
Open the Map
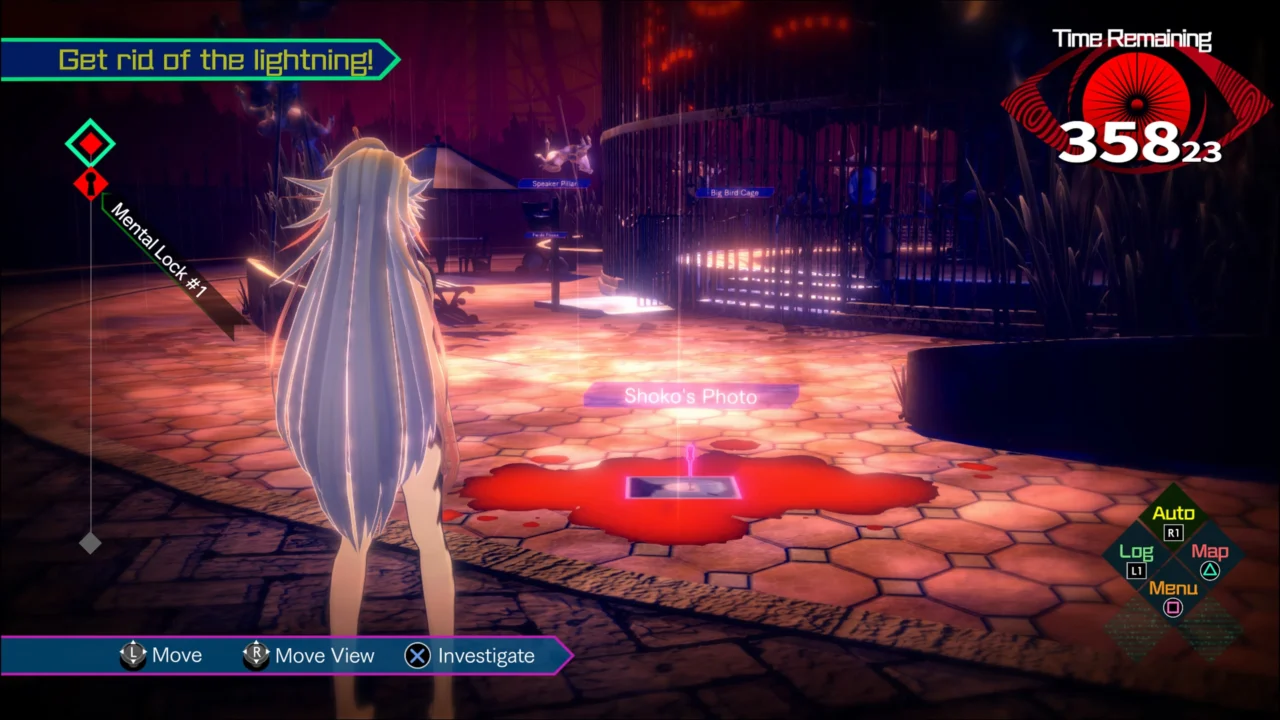click(1210, 551)
